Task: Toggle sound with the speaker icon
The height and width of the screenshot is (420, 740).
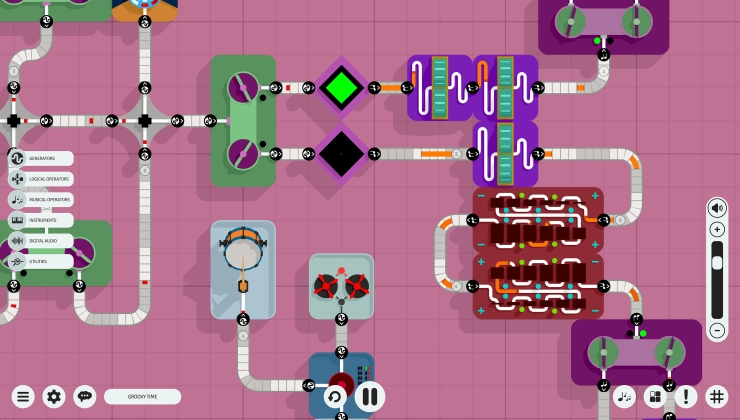Action: (x=717, y=208)
